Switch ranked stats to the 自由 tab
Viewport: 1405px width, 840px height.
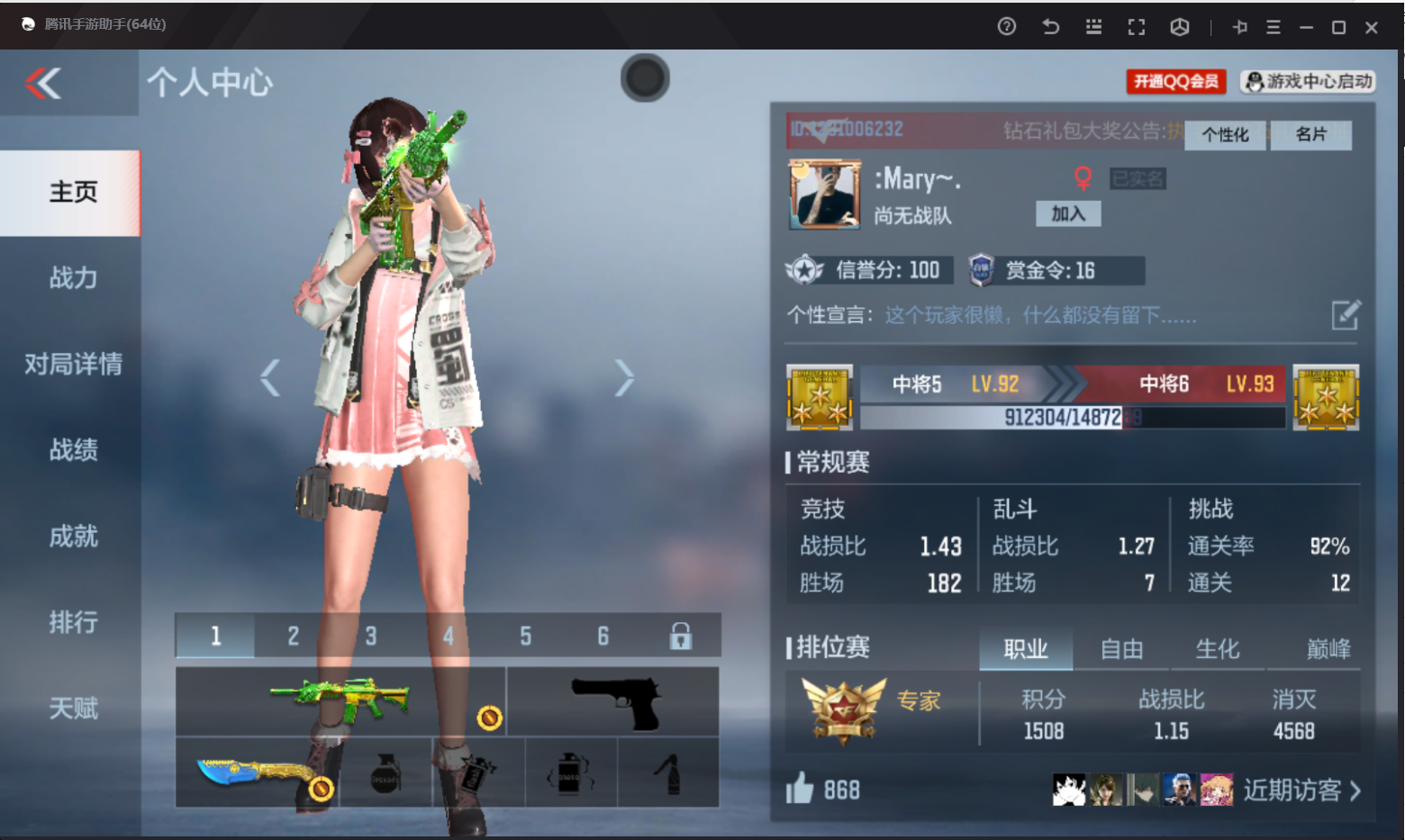click(x=1121, y=649)
